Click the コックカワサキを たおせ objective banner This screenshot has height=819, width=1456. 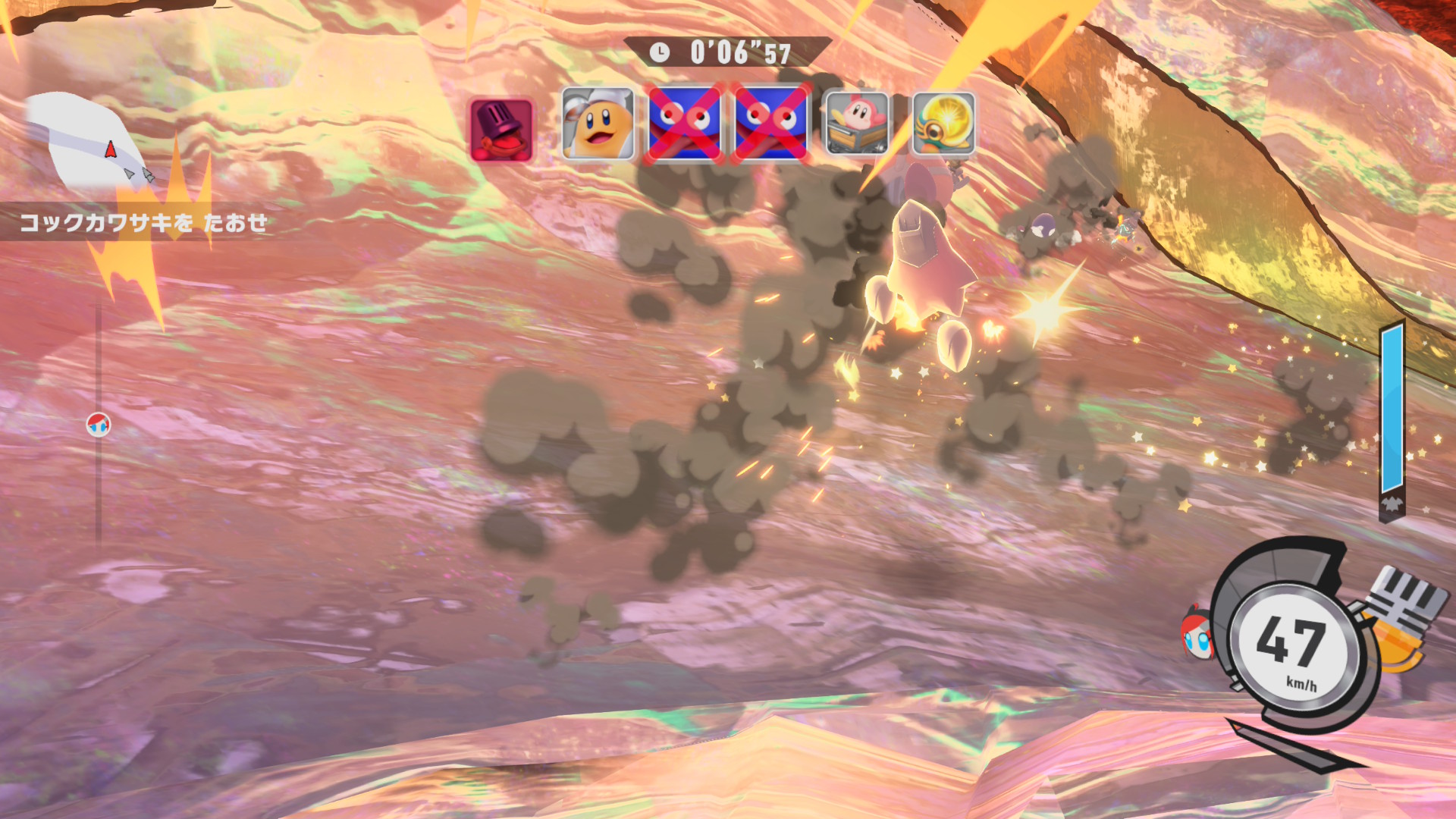pyautogui.click(x=143, y=222)
